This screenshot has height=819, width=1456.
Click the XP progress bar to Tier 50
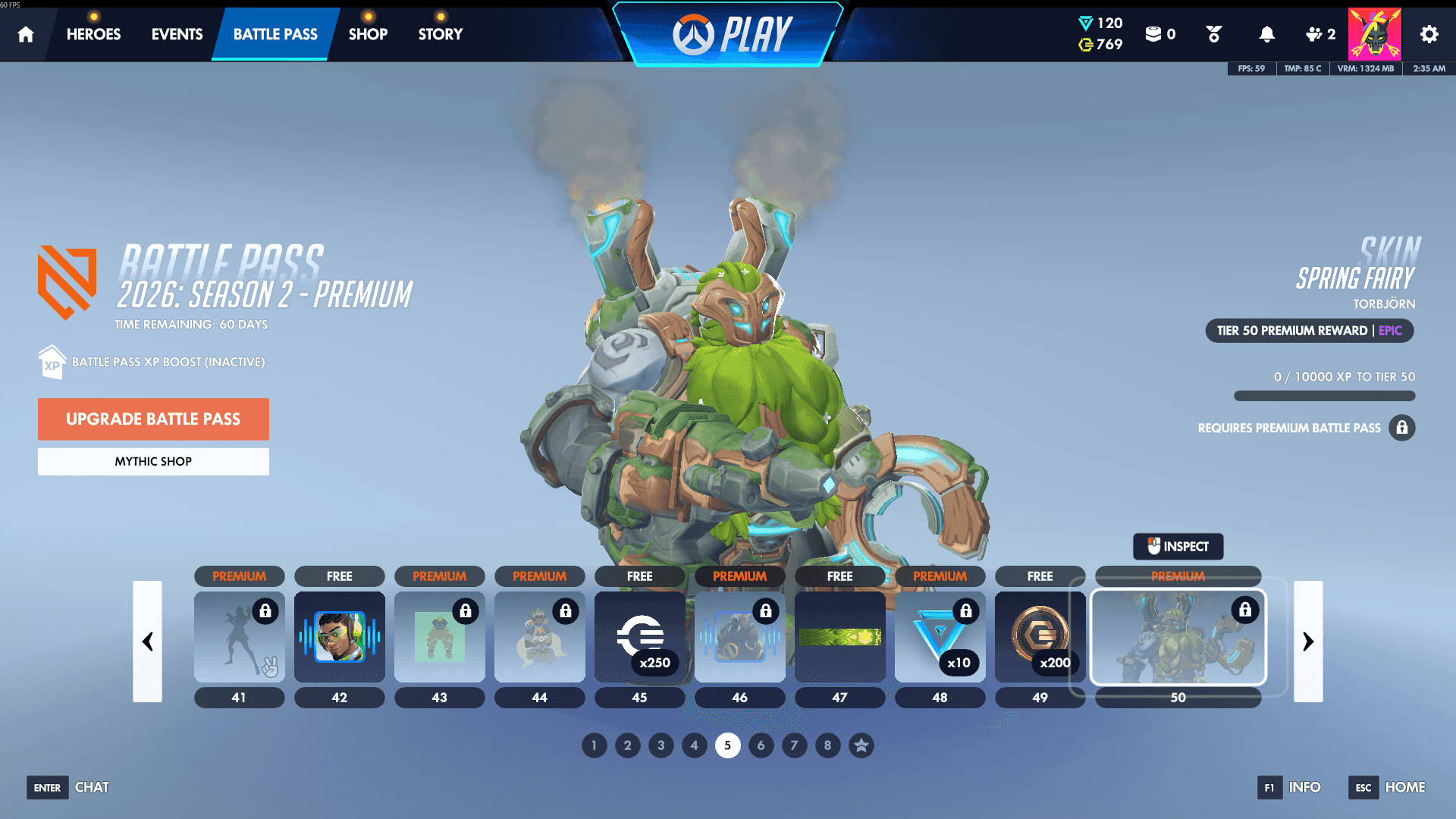click(x=1323, y=396)
